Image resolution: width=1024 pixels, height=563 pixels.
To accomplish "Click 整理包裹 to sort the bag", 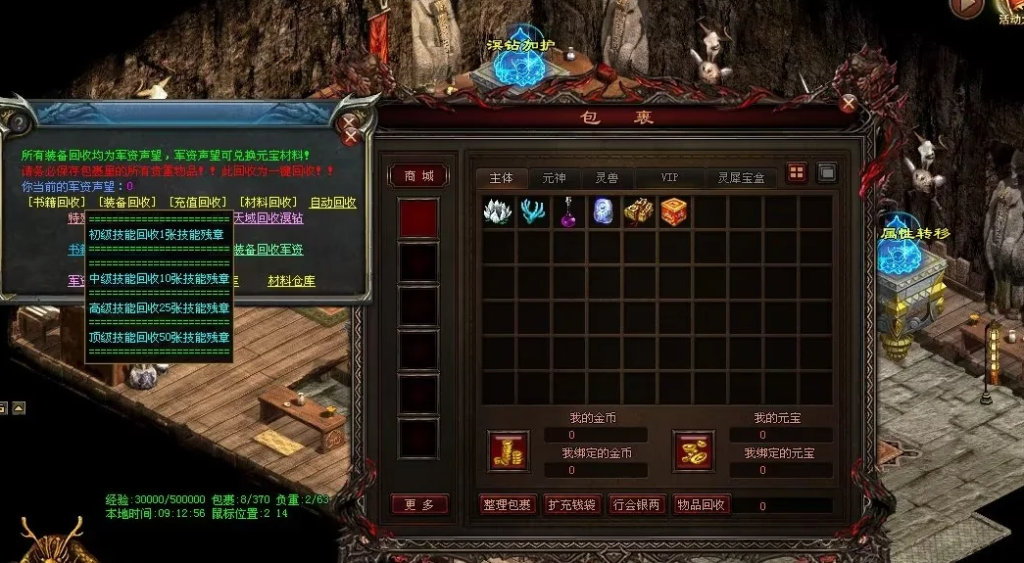I will click(507, 505).
